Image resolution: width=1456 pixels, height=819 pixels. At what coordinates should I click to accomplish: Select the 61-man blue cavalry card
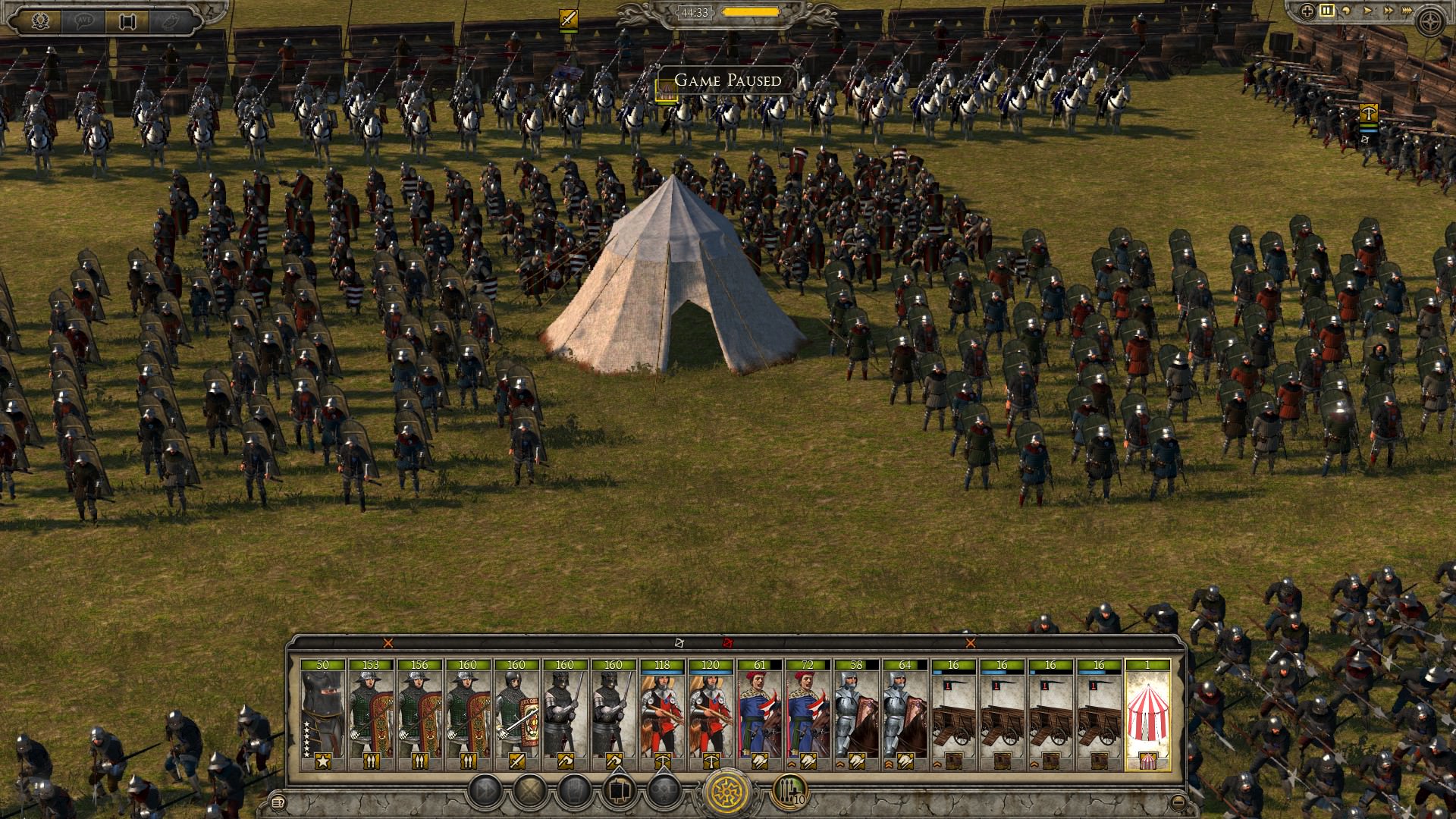(x=759, y=714)
